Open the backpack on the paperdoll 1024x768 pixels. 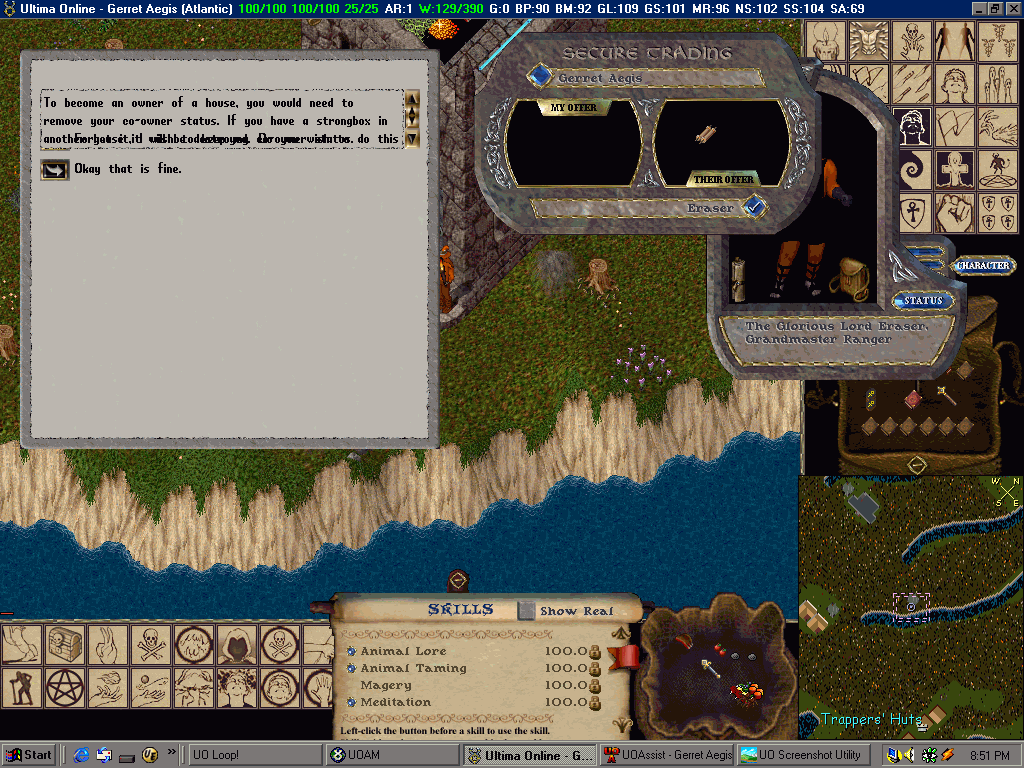coord(850,277)
